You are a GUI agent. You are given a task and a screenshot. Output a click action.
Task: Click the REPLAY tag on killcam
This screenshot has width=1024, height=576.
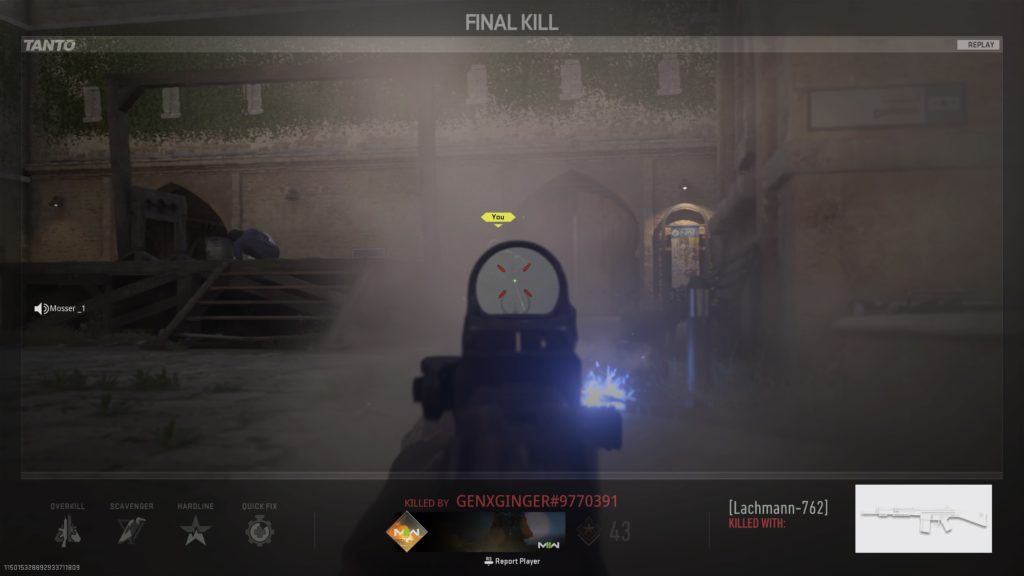(x=977, y=45)
